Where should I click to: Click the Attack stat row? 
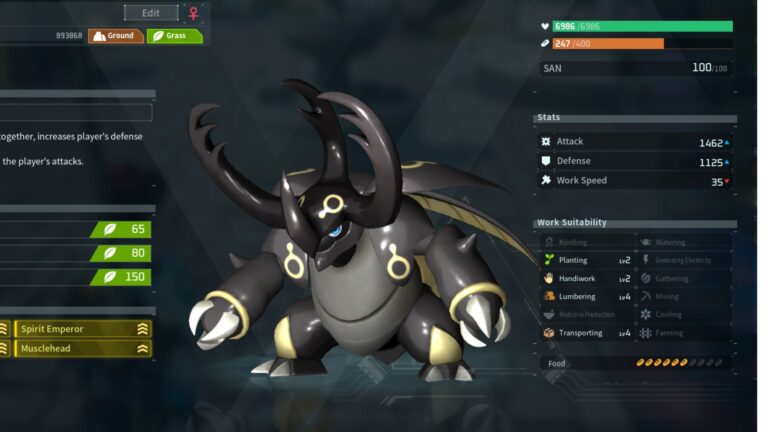pos(636,142)
